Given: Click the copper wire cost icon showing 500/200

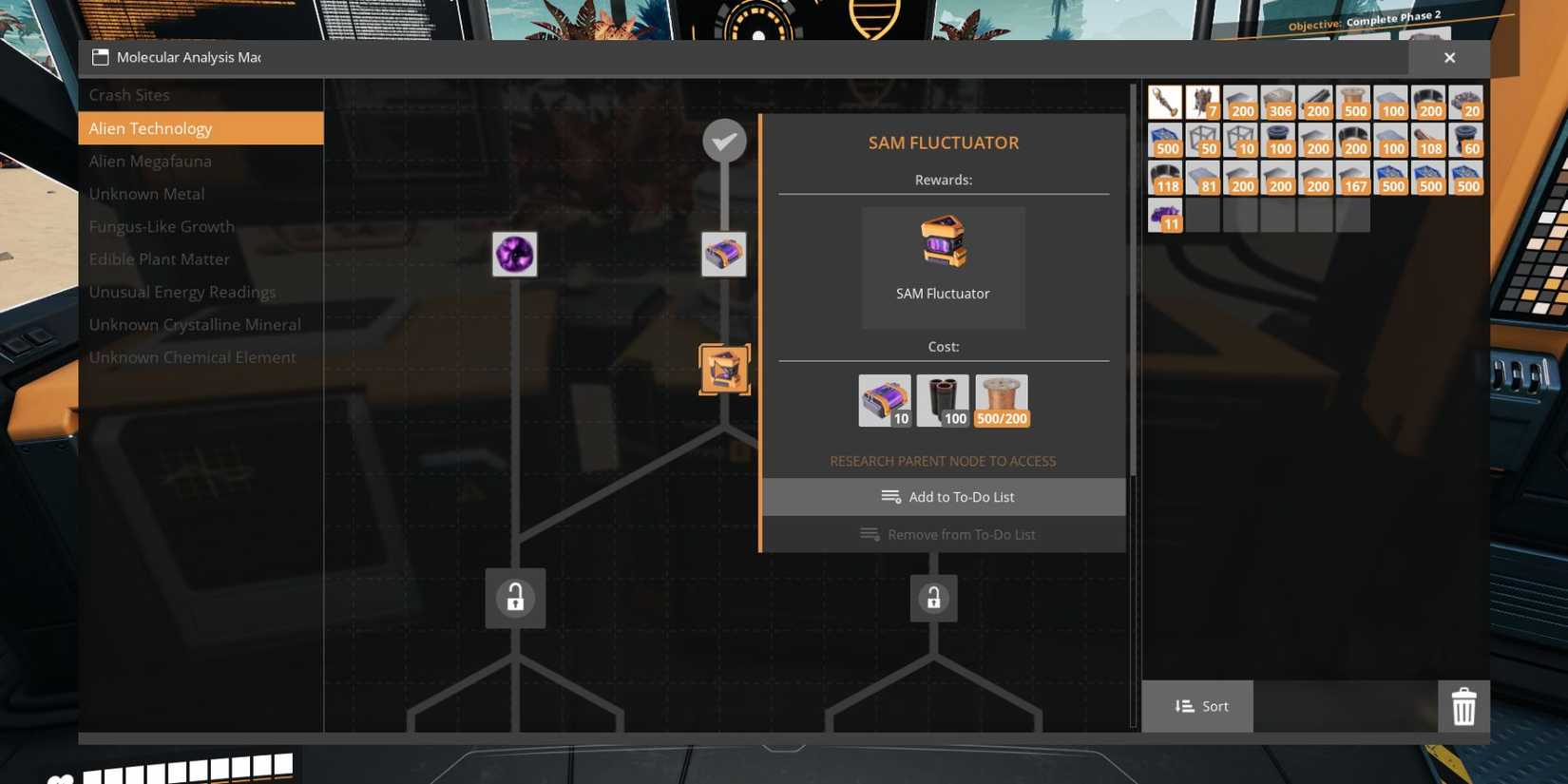Looking at the screenshot, I should point(1001,398).
